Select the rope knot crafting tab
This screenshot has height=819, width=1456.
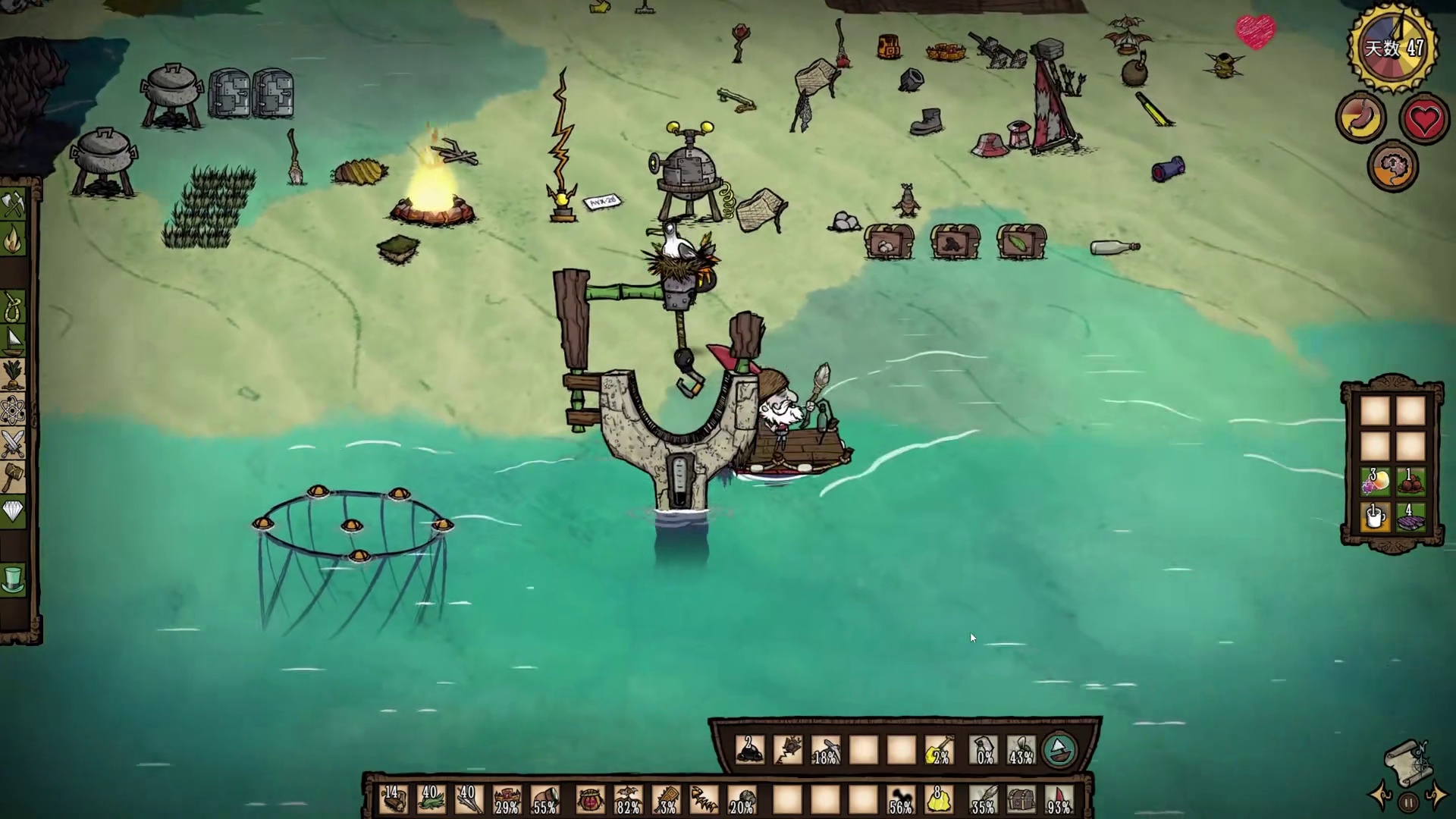click(x=14, y=307)
